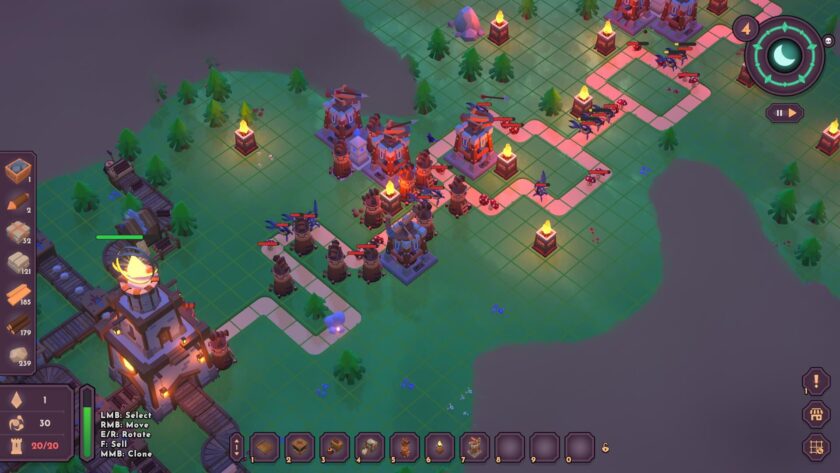Image resolution: width=840 pixels, height=473 pixels.
Task: Pick the ballista tower in hotbar slot 7
Action: 474,445
